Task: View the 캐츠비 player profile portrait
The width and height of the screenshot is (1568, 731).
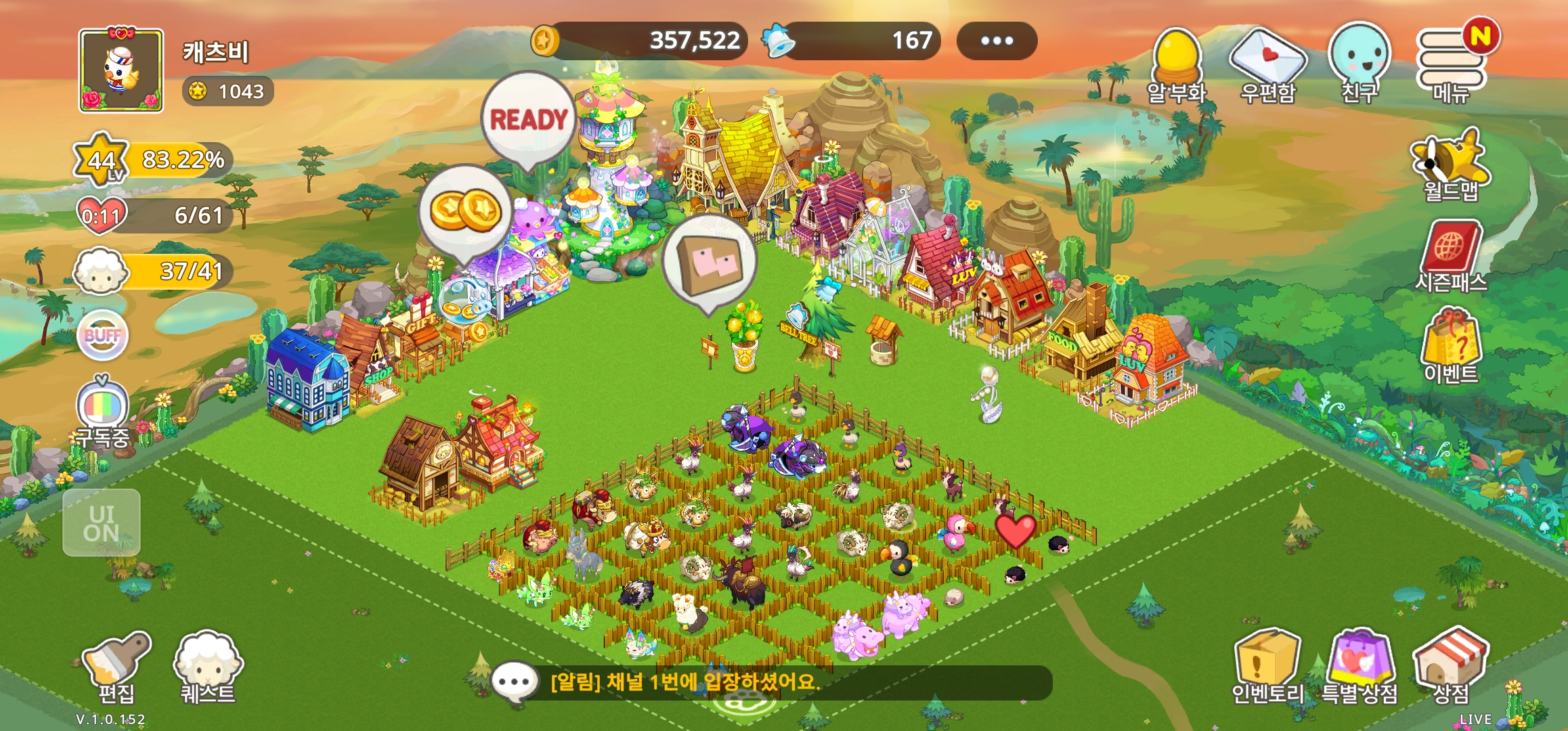Action: click(121, 70)
